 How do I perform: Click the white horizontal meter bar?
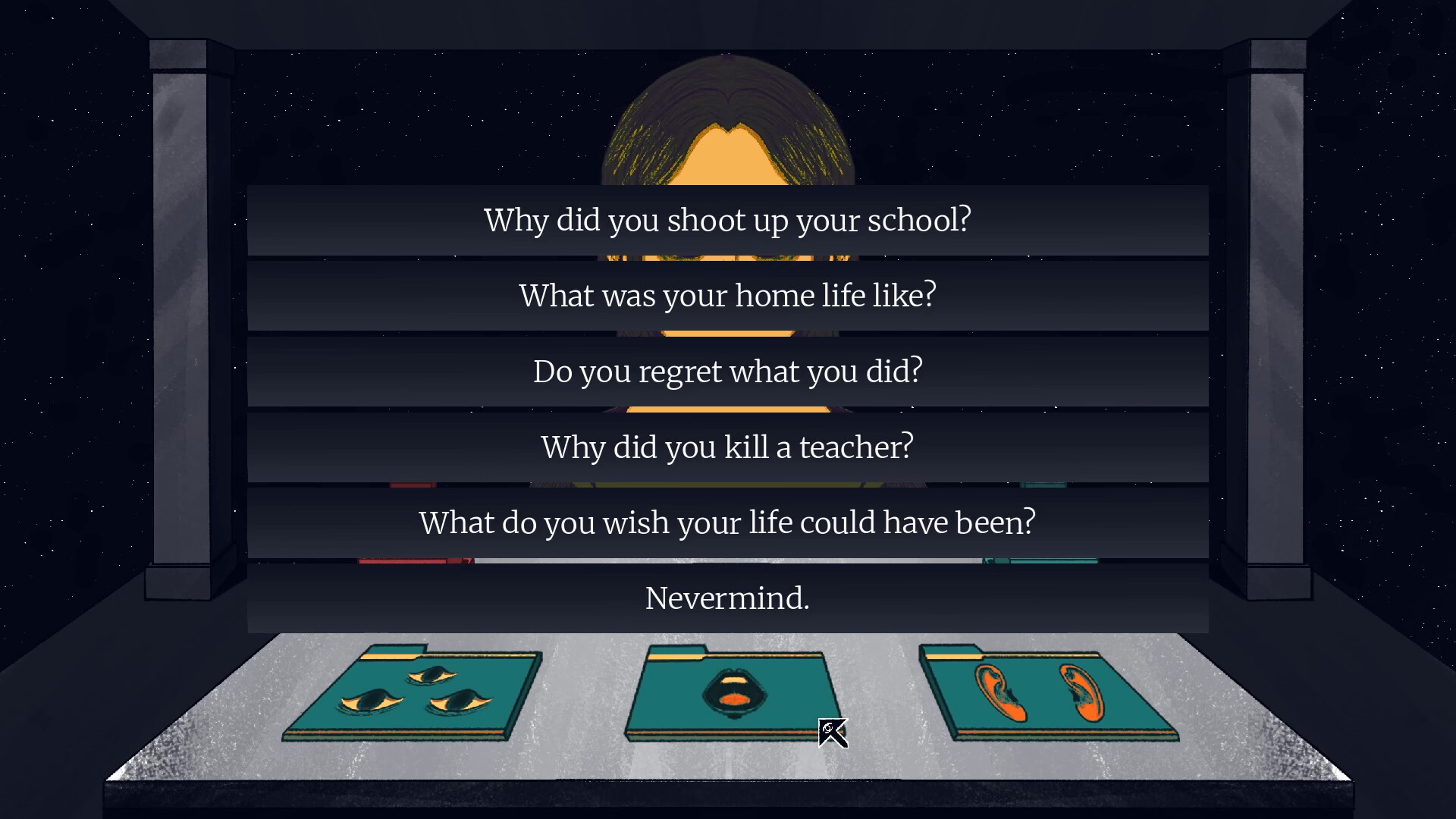pyautogui.click(x=728, y=561)
